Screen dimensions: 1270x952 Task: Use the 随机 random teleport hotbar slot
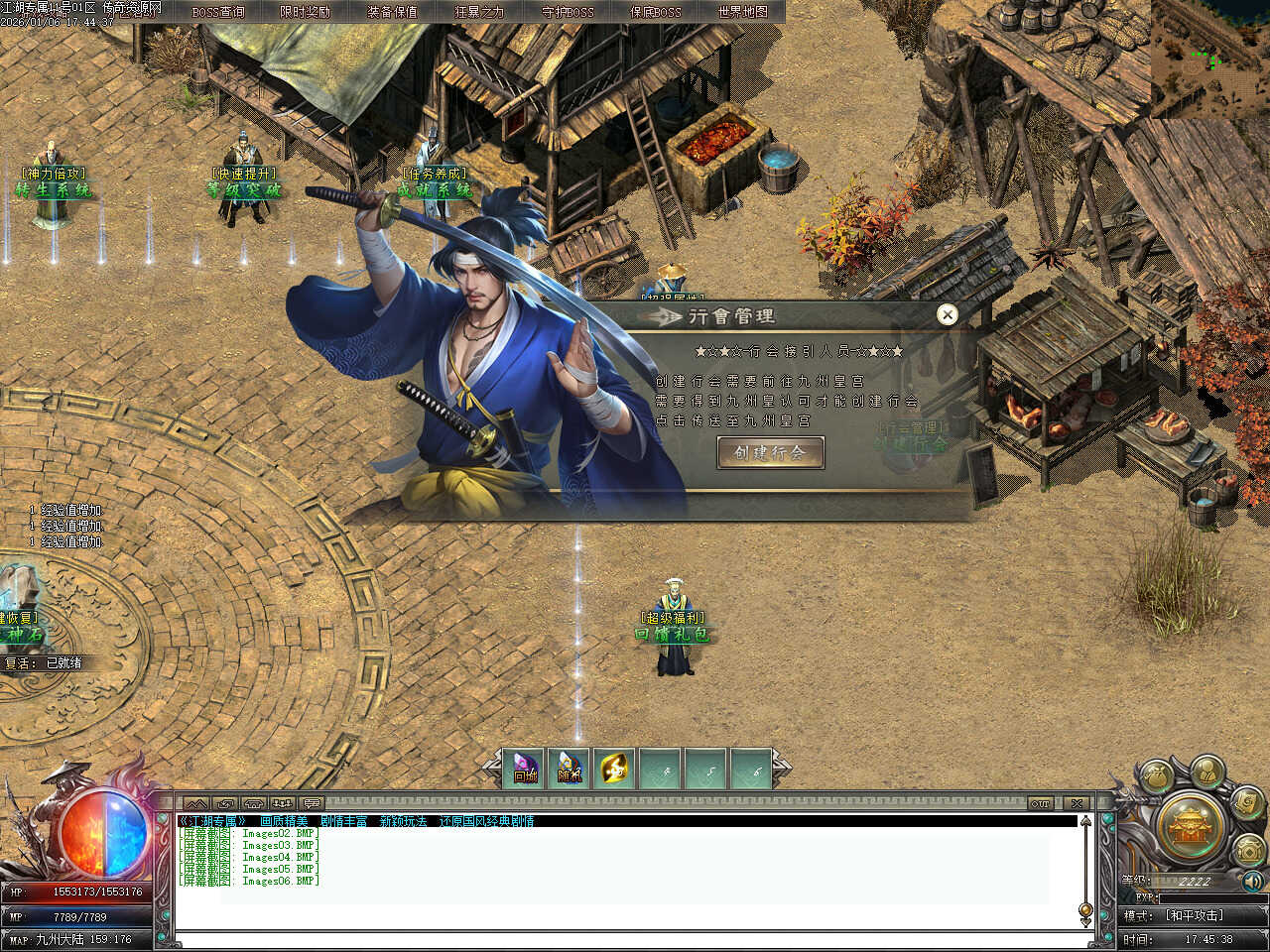[569, 769]
